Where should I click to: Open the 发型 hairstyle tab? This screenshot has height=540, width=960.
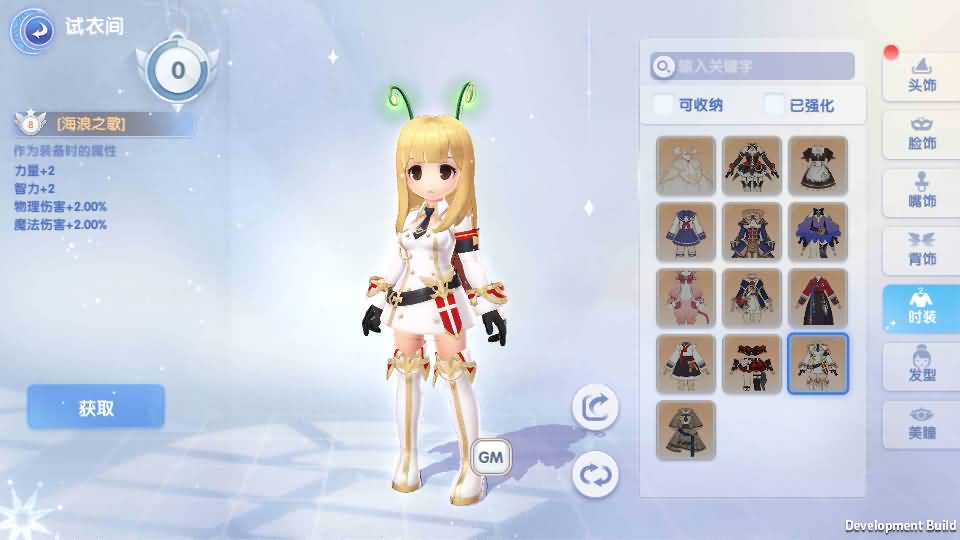pos(921,365)
